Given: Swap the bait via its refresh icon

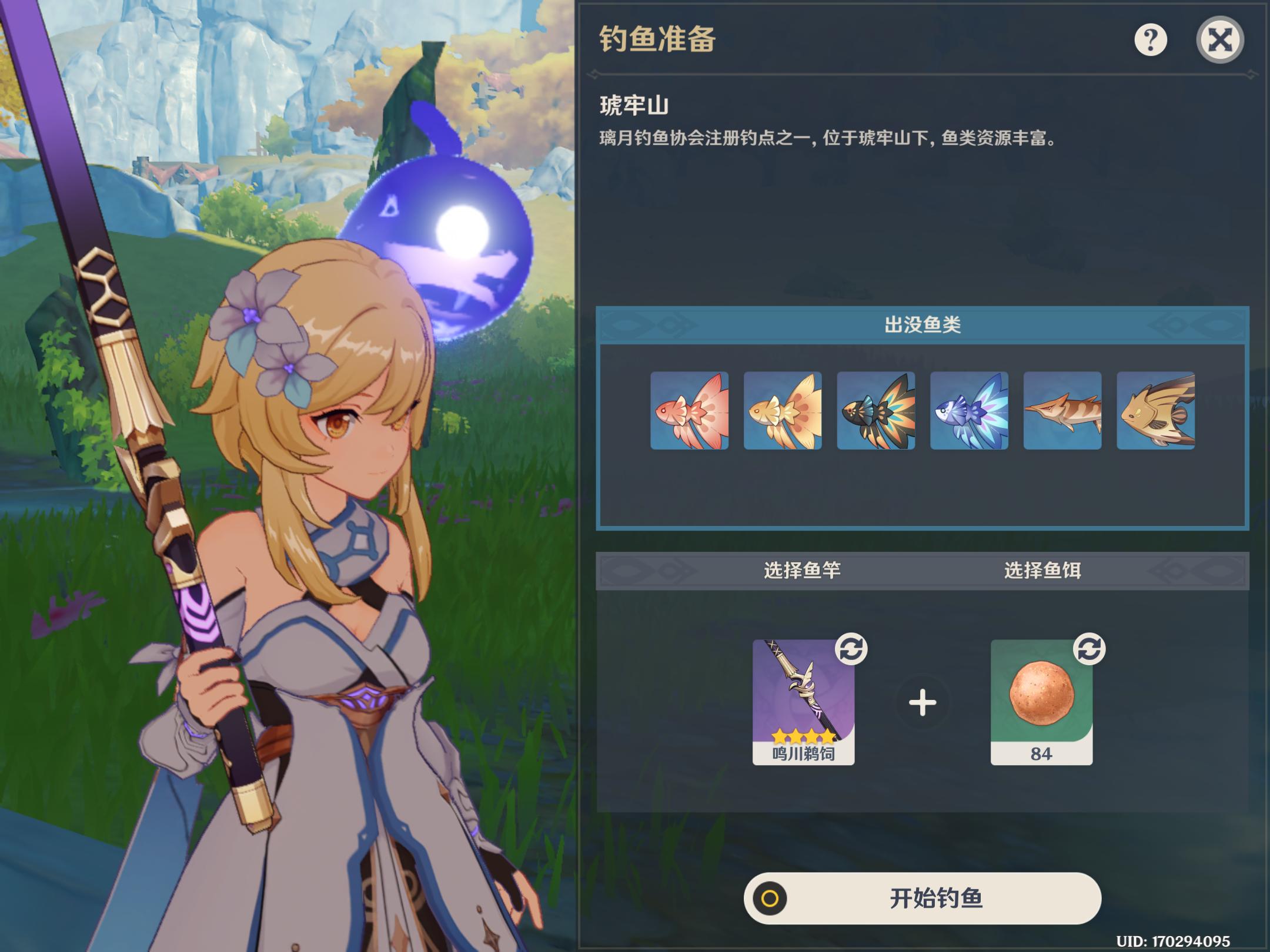Looking at the screenshot, I should coord(1089,649).
